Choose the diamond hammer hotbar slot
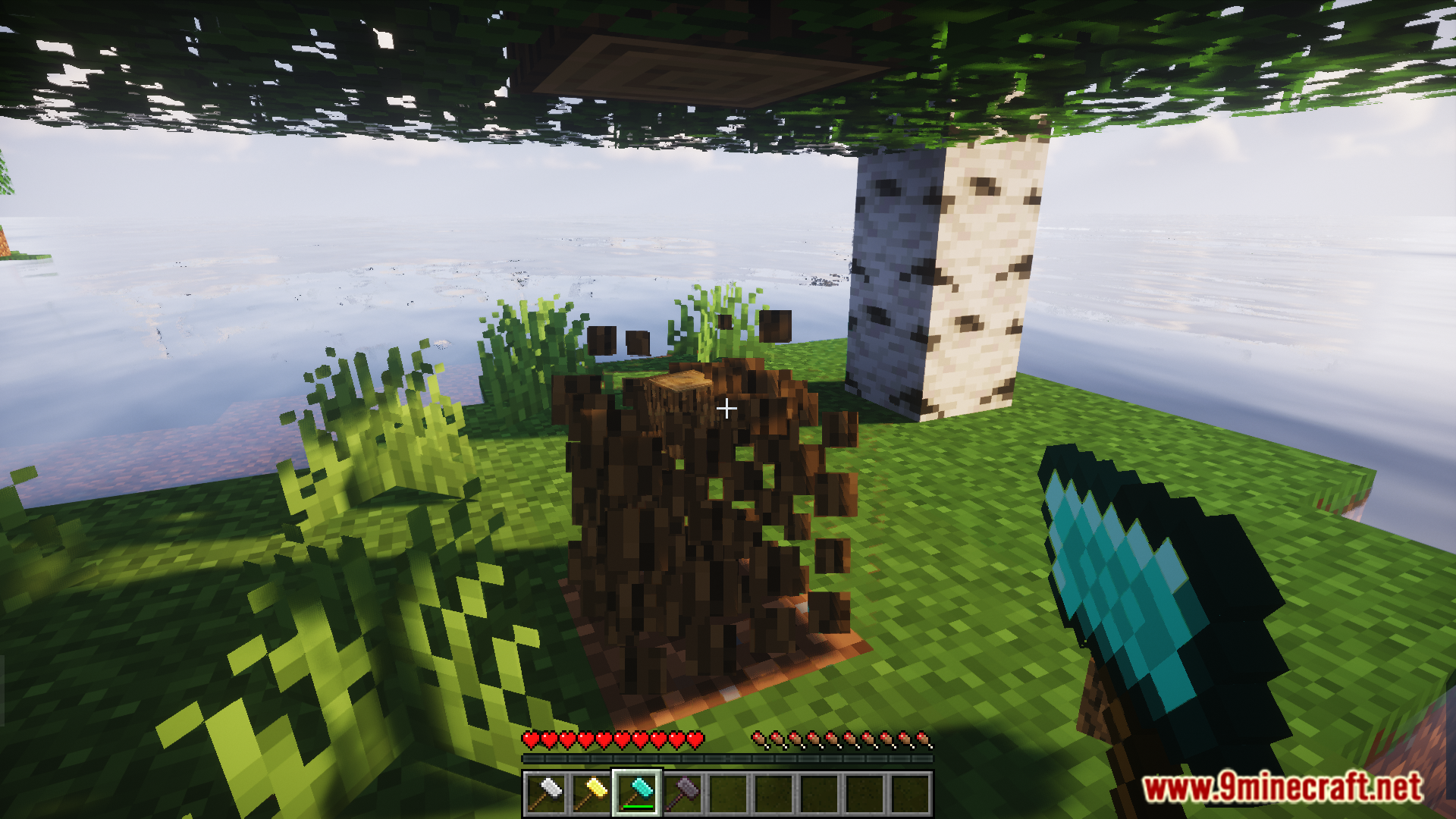The image size is (1456, 819). click(637, 793)
